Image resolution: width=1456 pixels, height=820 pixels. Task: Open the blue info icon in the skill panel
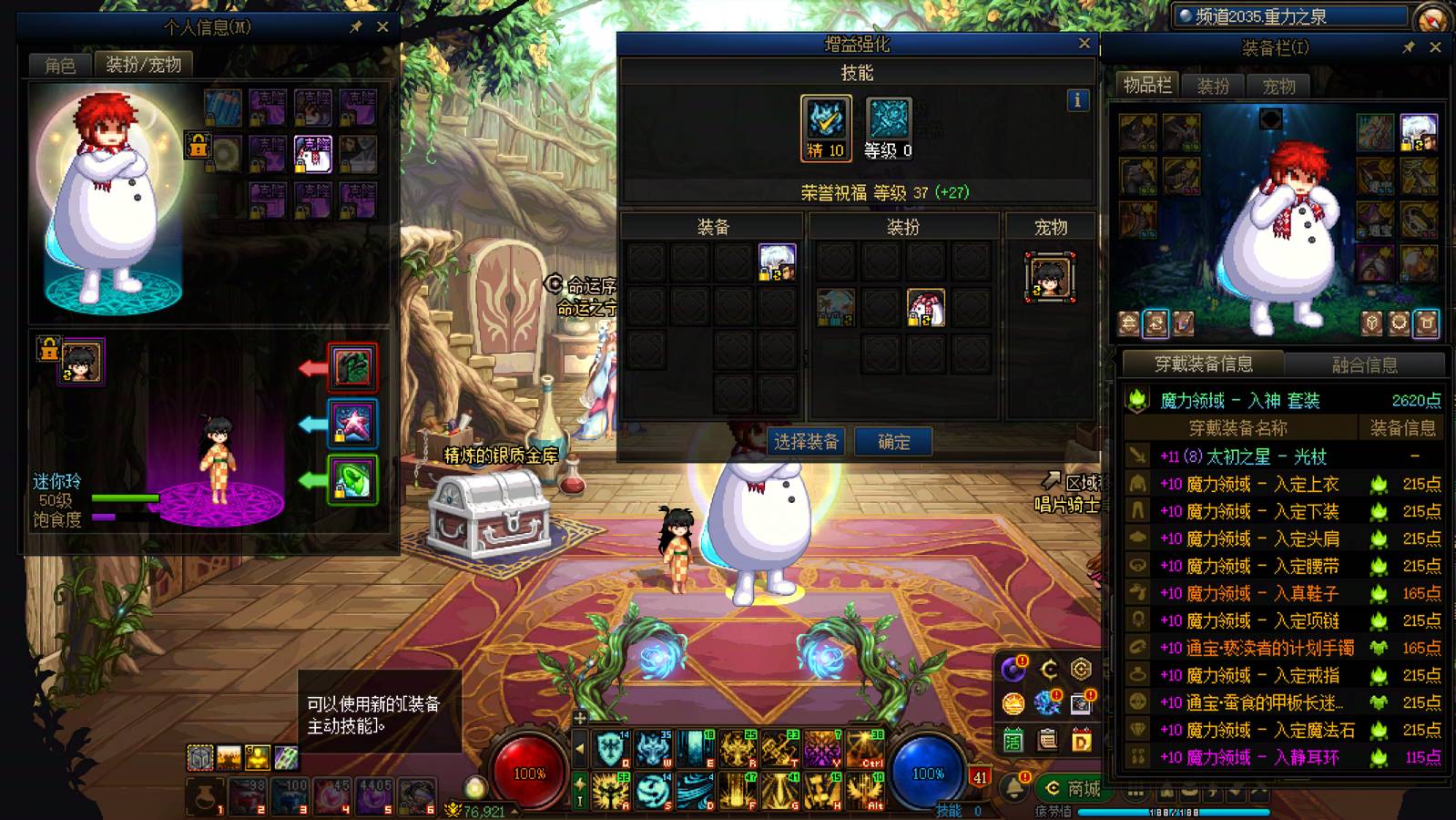point(1077,100)
